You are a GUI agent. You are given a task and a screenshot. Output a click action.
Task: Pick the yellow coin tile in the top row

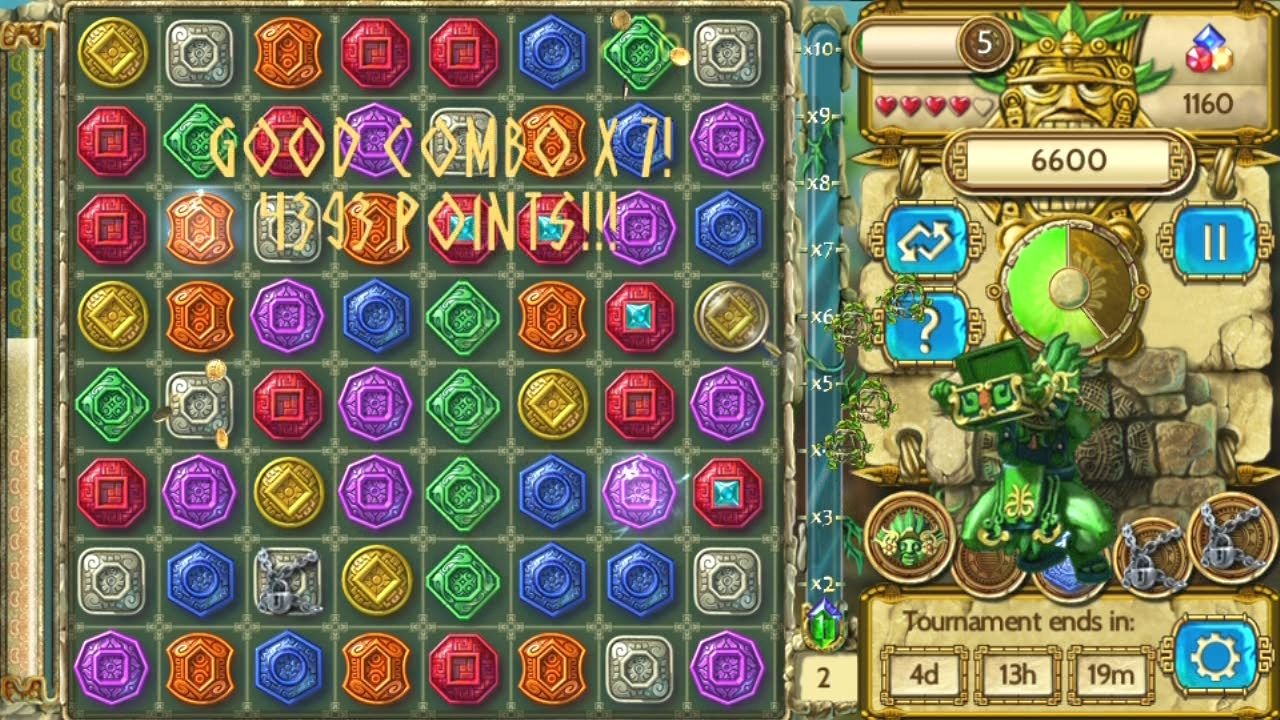click(x=113, y=52)
